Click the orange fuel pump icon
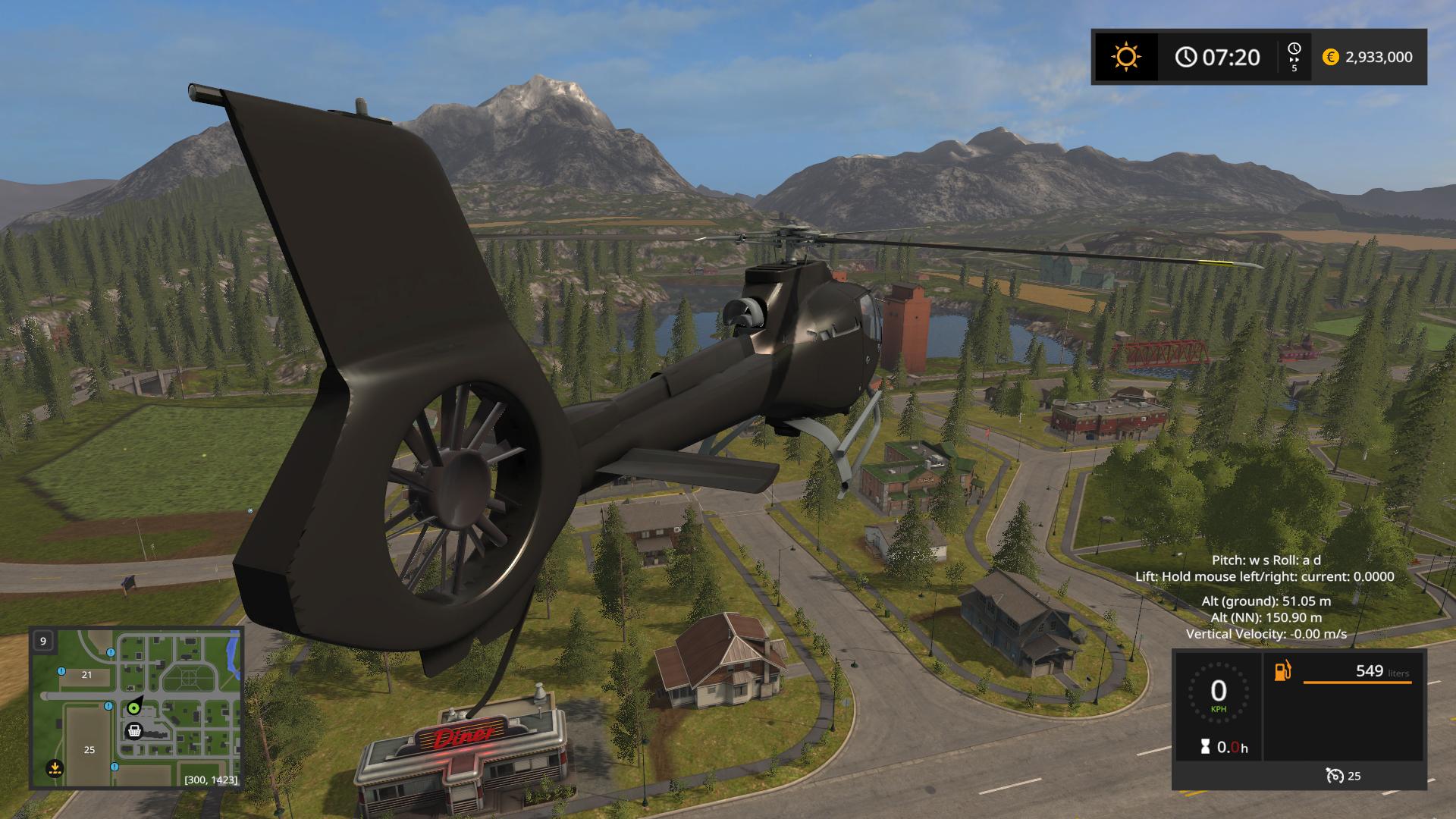The height and width of the screenshot is (819, 1456). (x=1282, y=671)
